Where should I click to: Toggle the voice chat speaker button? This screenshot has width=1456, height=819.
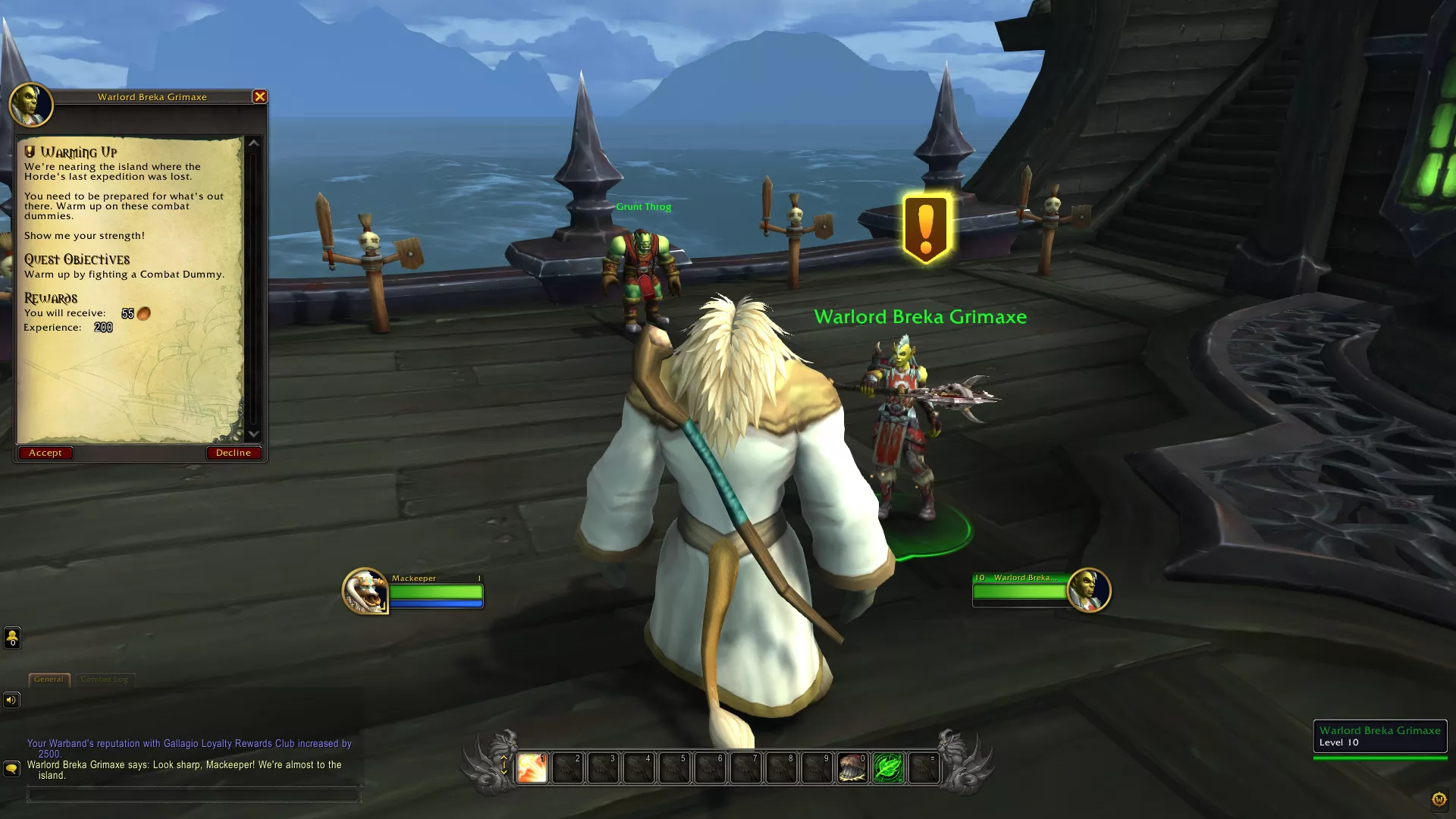(11, 700)
